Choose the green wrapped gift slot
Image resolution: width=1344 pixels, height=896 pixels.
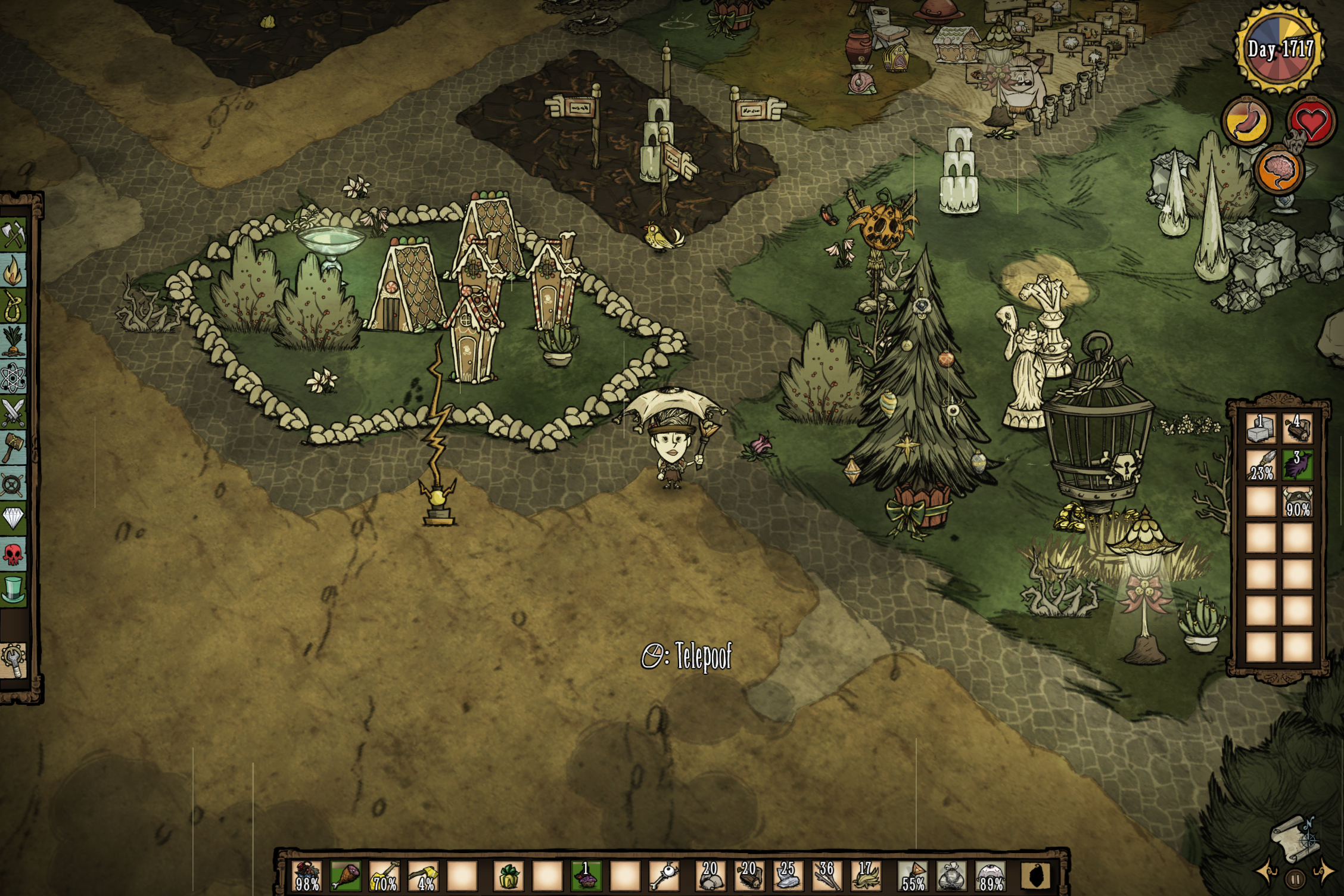(x=508, y=876)
